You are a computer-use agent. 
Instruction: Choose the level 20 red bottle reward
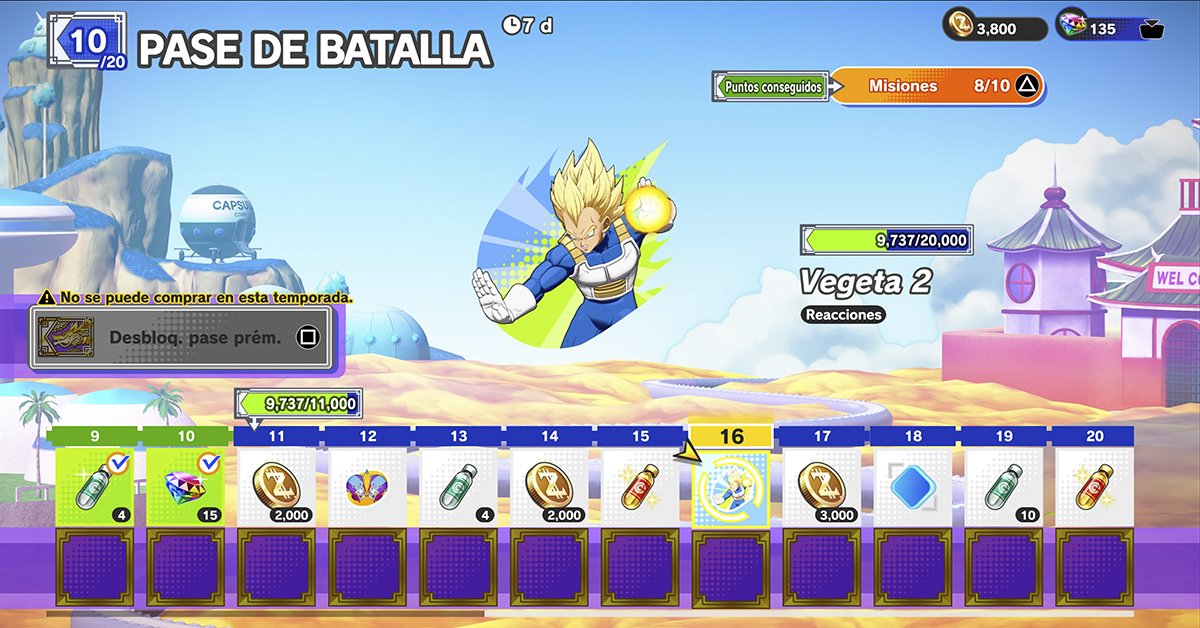coord(1095,487)
